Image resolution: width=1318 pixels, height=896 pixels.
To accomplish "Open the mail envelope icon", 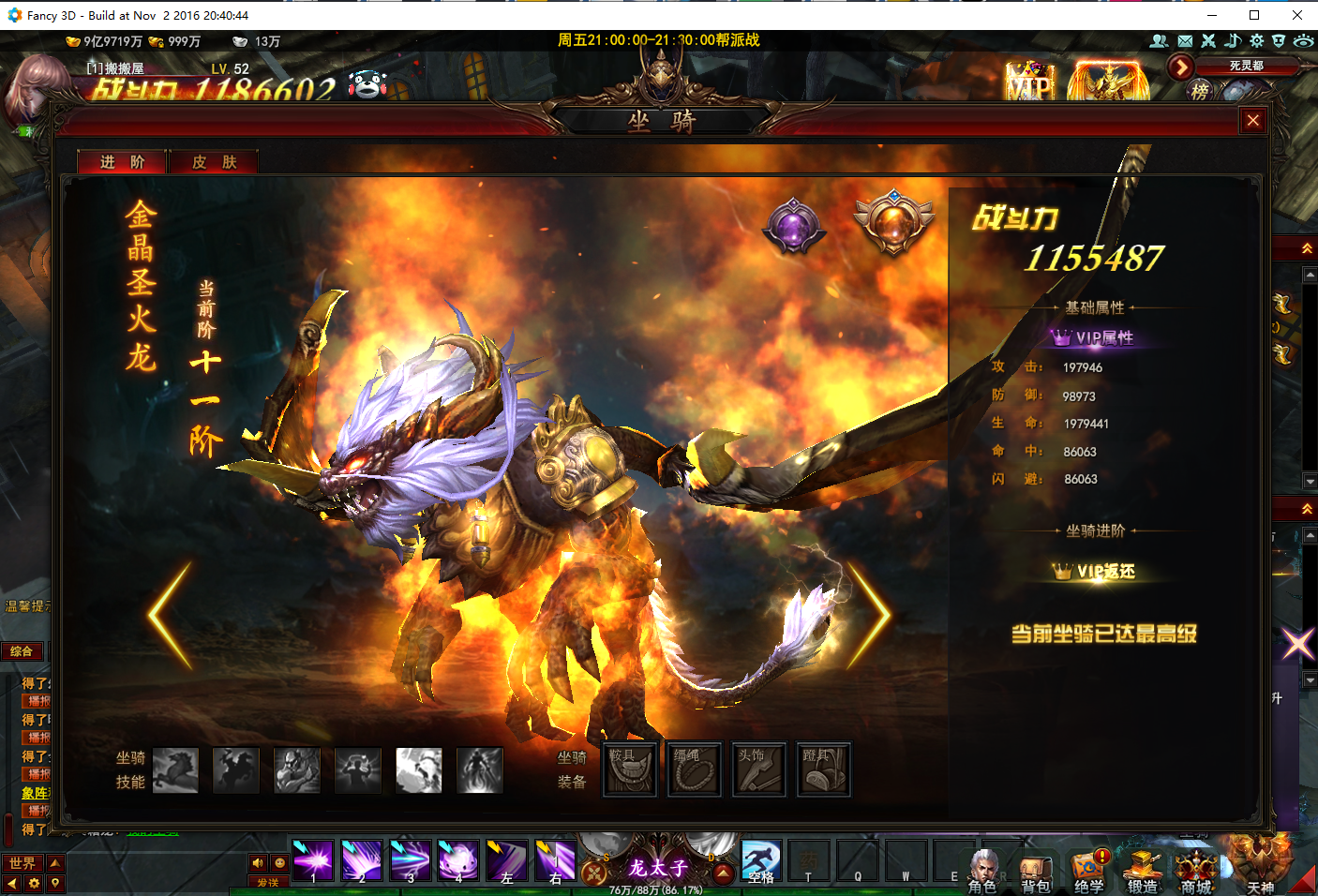I will tap(1185, 41).
